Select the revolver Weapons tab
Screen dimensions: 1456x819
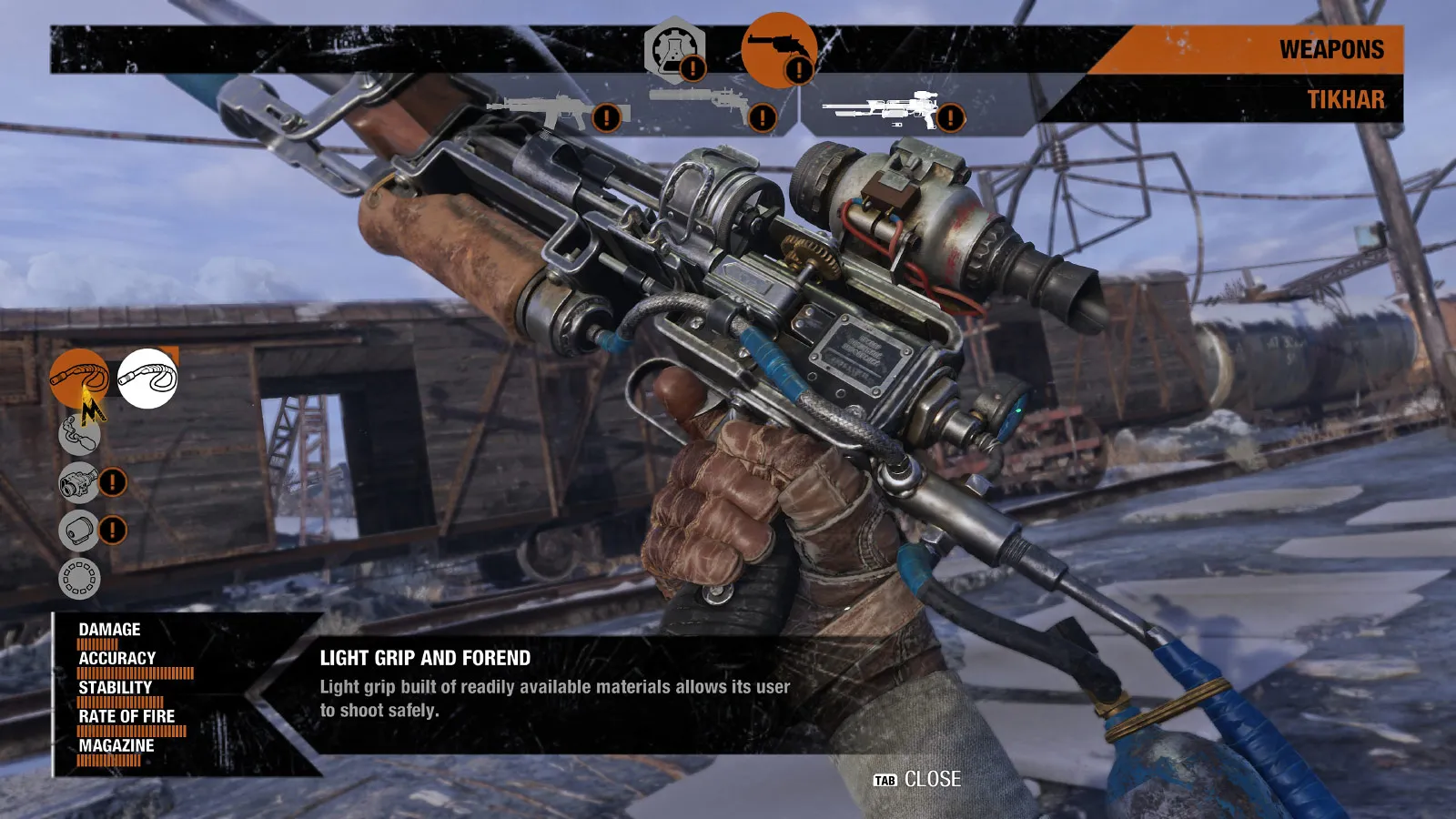tap(778, 49)
